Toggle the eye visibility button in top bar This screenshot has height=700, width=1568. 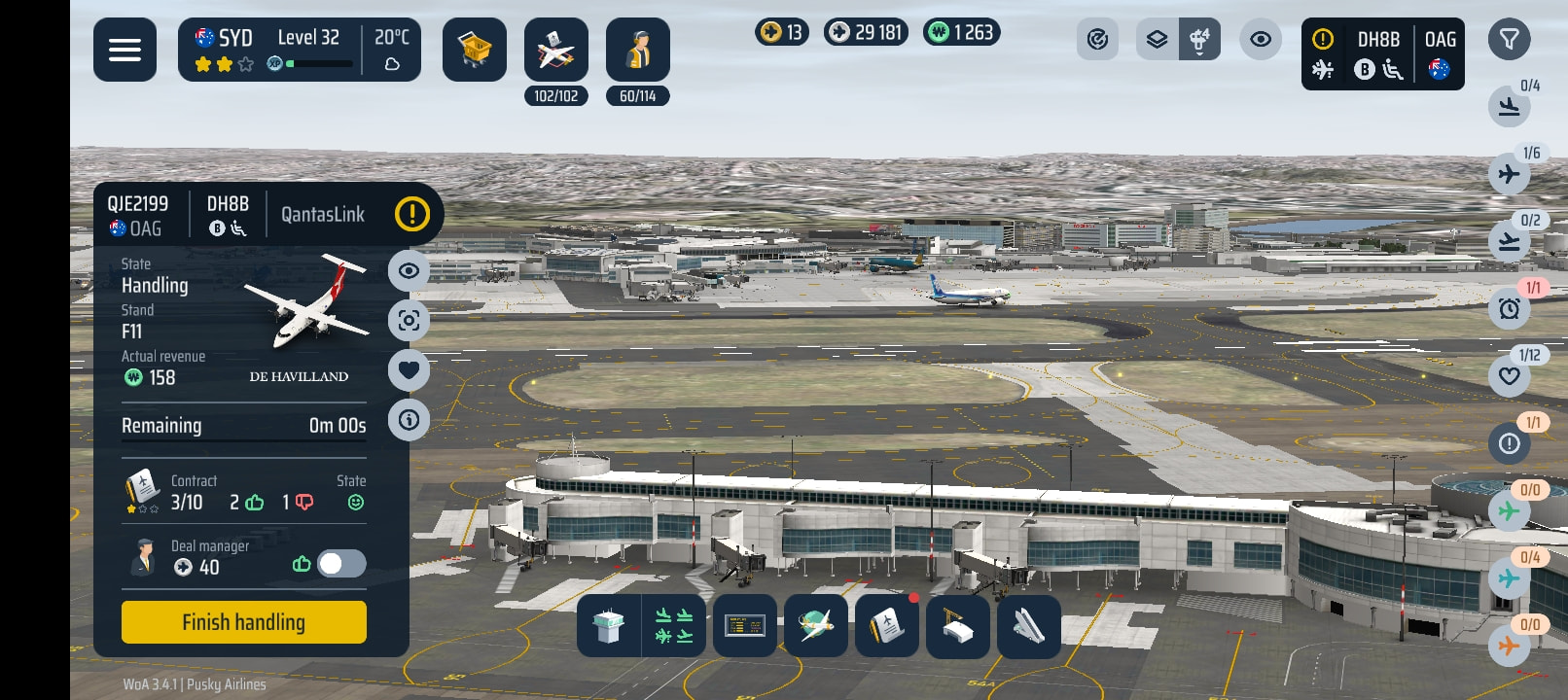pyautogui.click(x=1260, y=40)
